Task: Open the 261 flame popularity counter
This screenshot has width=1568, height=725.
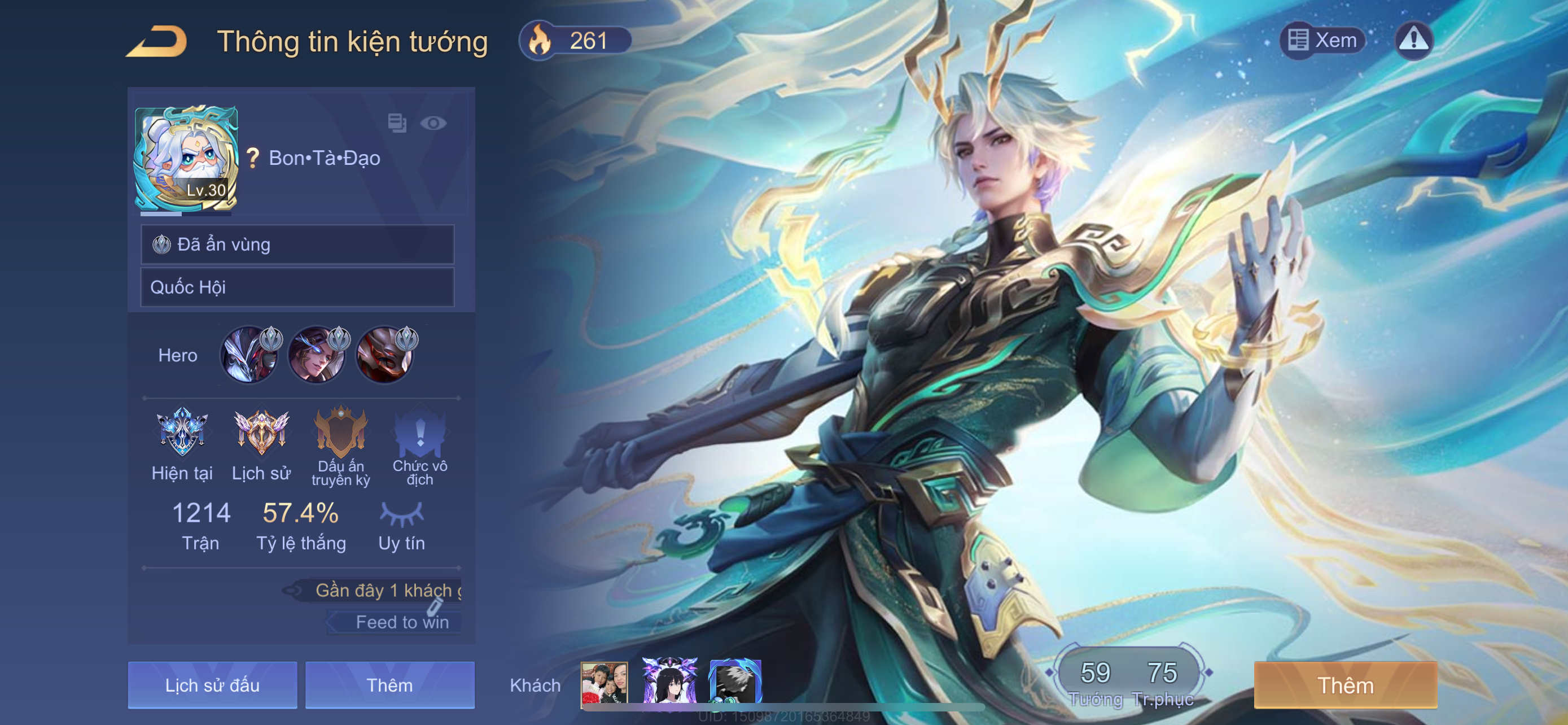Action: pyautogui.click(x=575, y=41)
